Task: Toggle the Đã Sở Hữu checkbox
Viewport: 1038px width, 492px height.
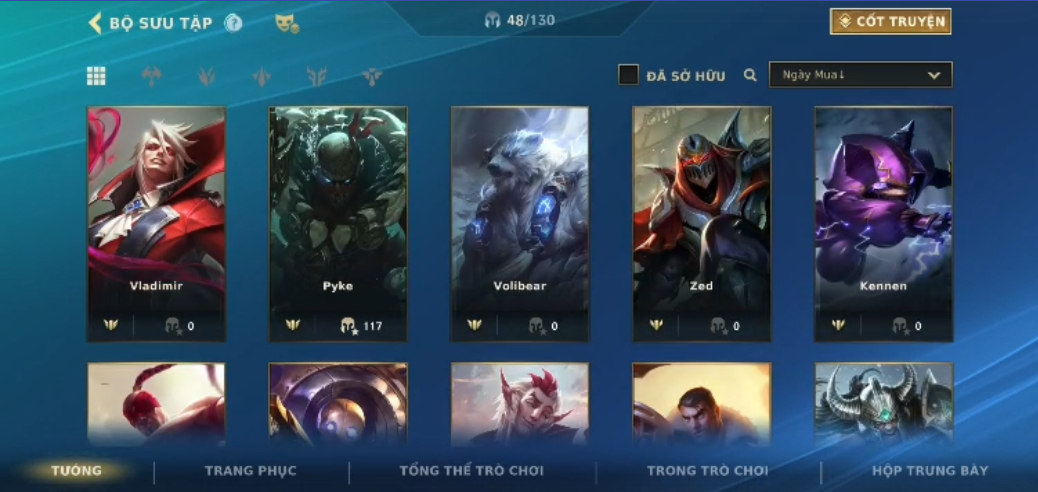Action: 628,75
